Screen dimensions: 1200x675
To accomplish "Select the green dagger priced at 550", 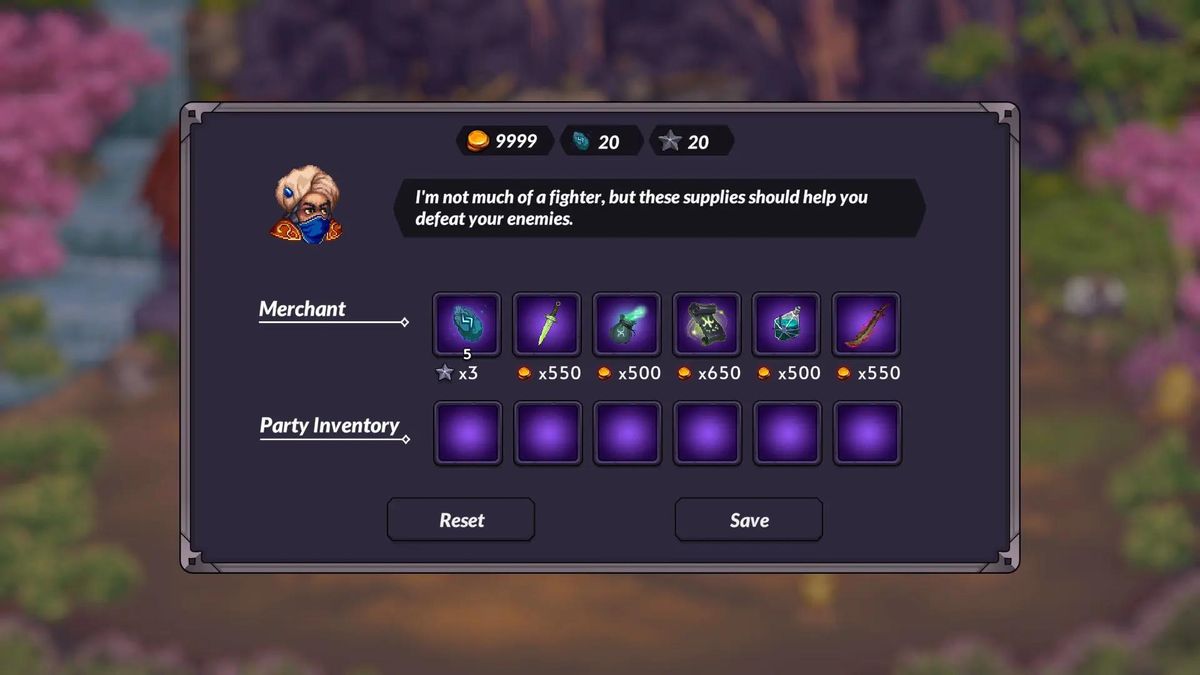I will [x=547, y=324].
